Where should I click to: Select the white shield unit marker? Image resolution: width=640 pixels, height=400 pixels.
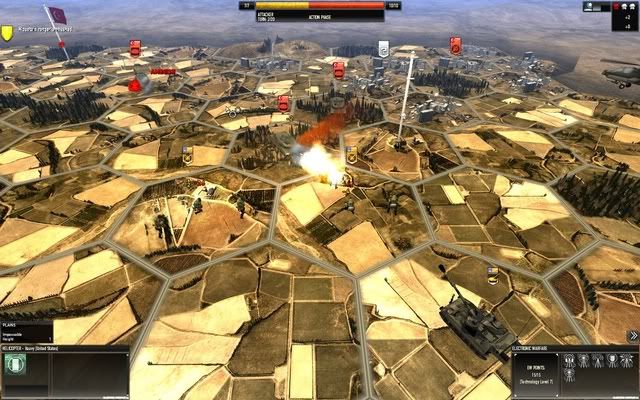tap(382, 46)
